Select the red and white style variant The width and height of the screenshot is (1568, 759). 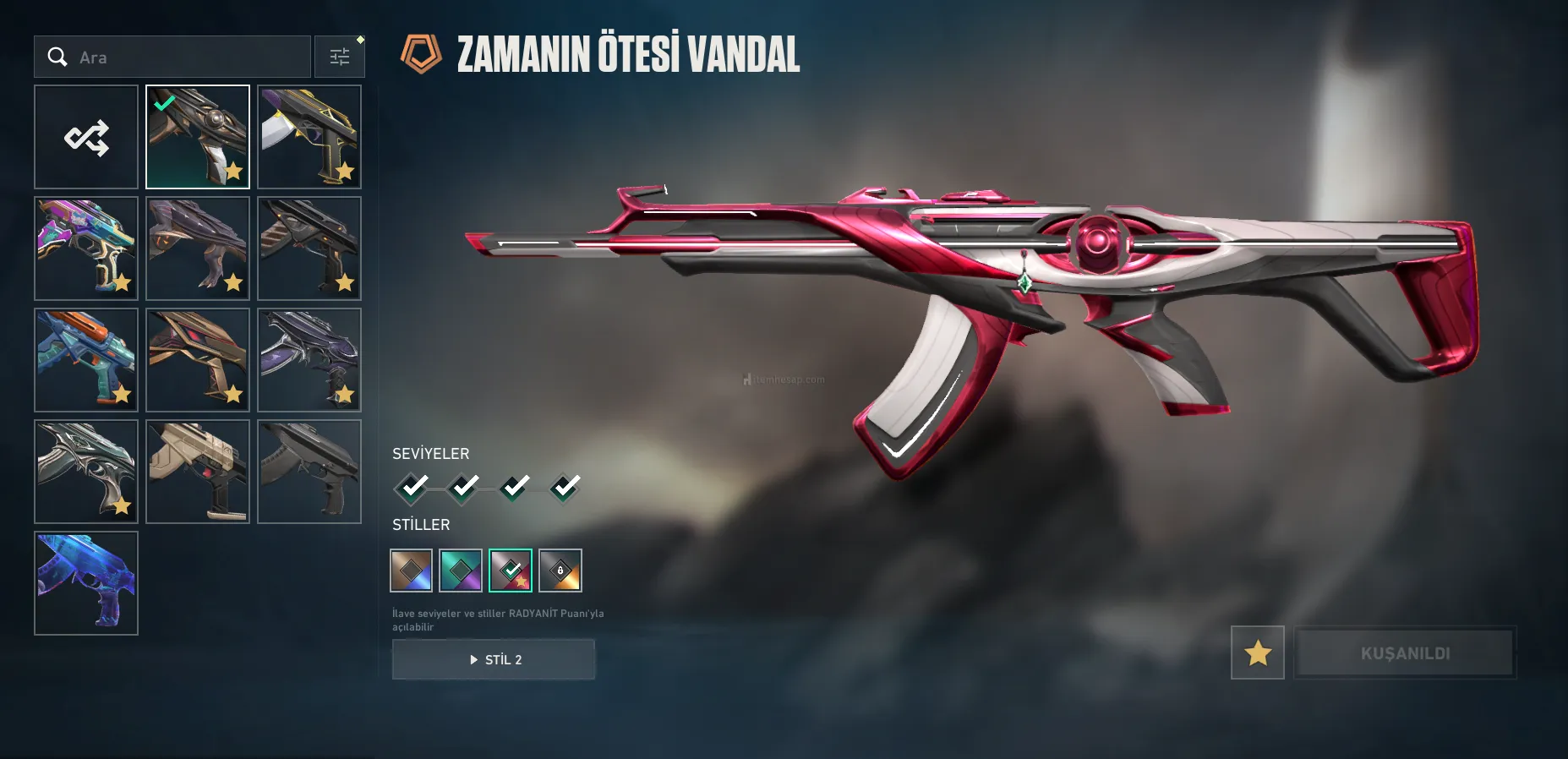click(x=511, y=571)
